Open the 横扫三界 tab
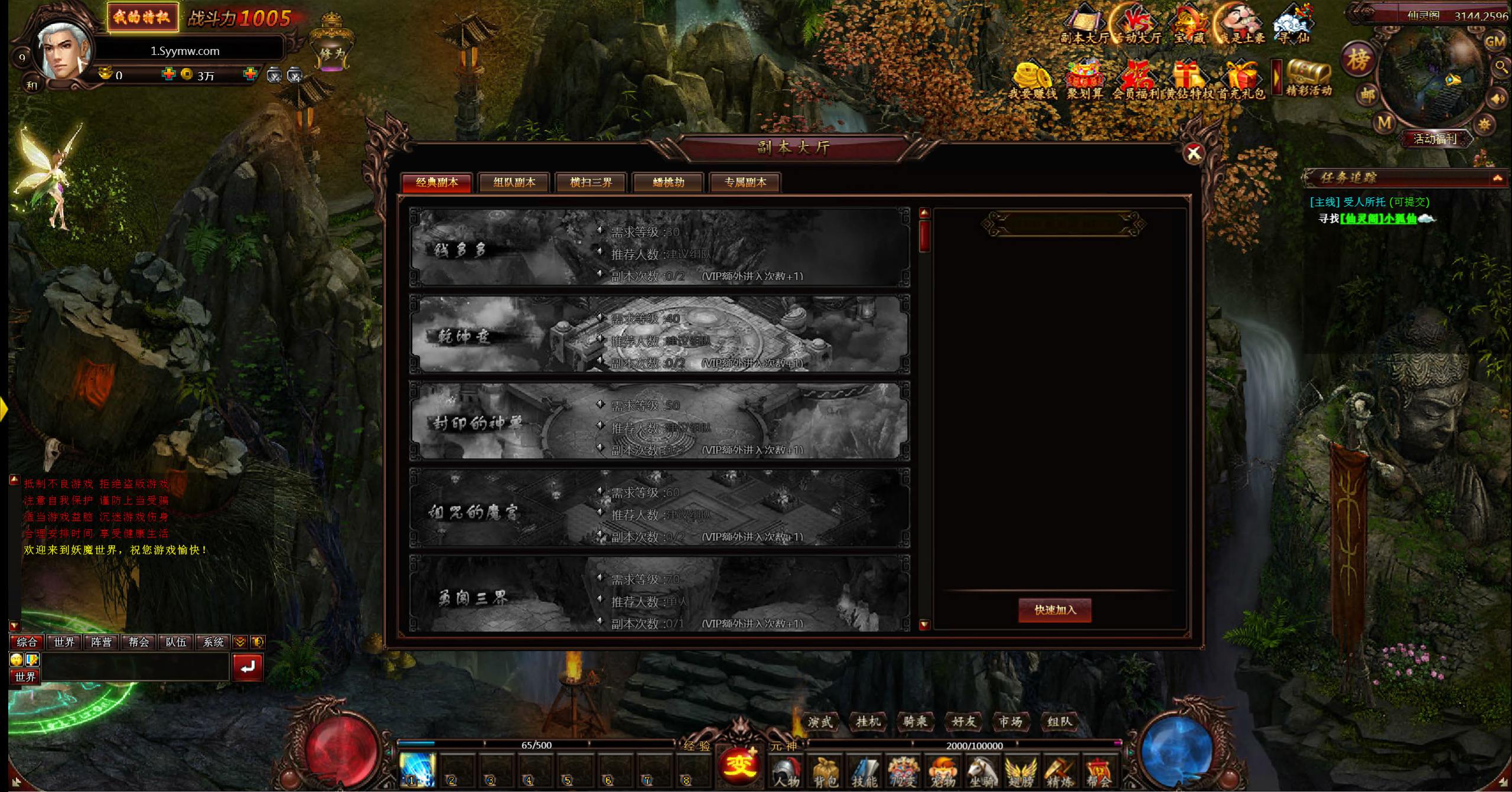1512x792 pixels. tap(591, 182)
